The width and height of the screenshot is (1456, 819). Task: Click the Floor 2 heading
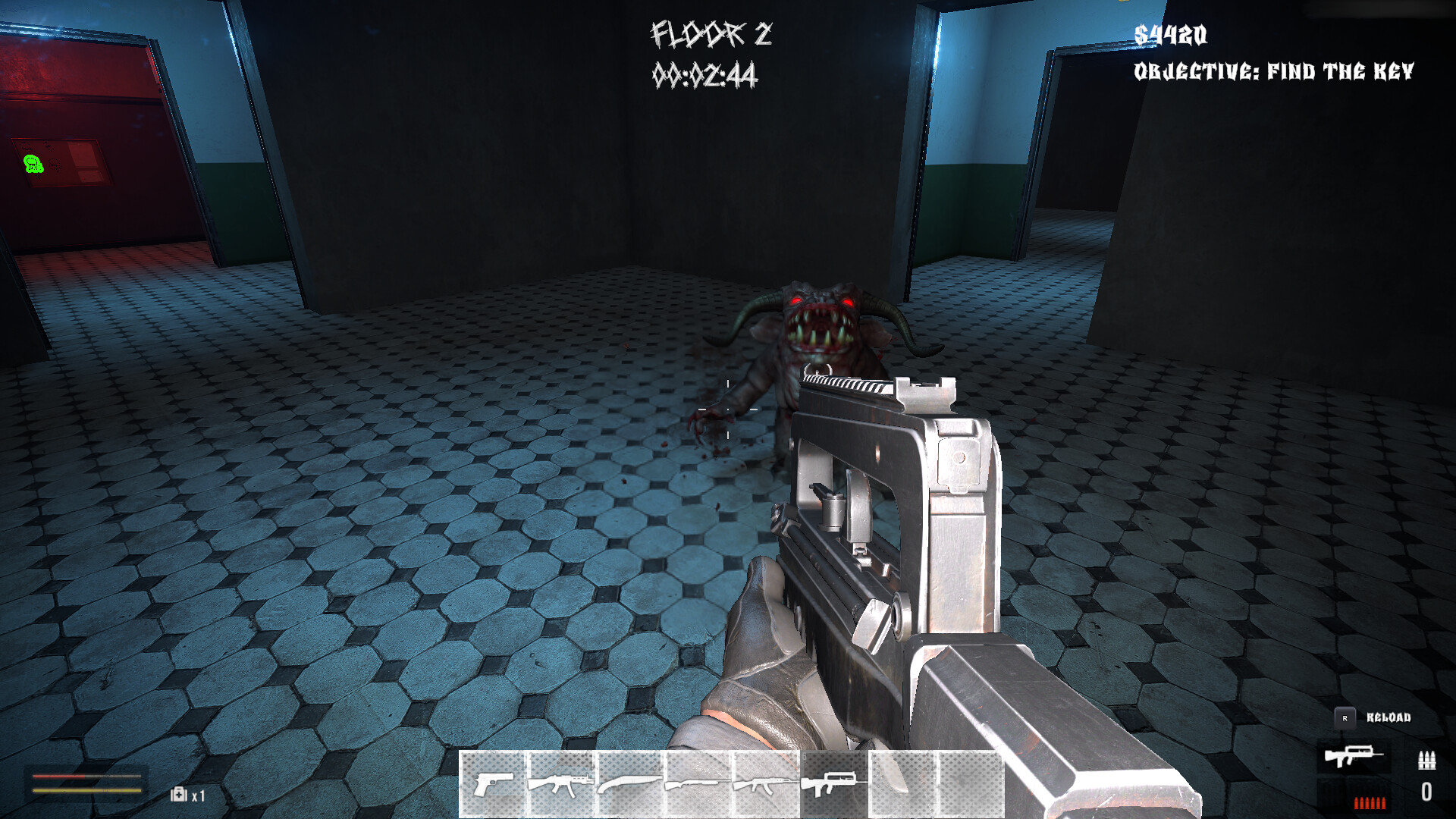tap(711, 33)
